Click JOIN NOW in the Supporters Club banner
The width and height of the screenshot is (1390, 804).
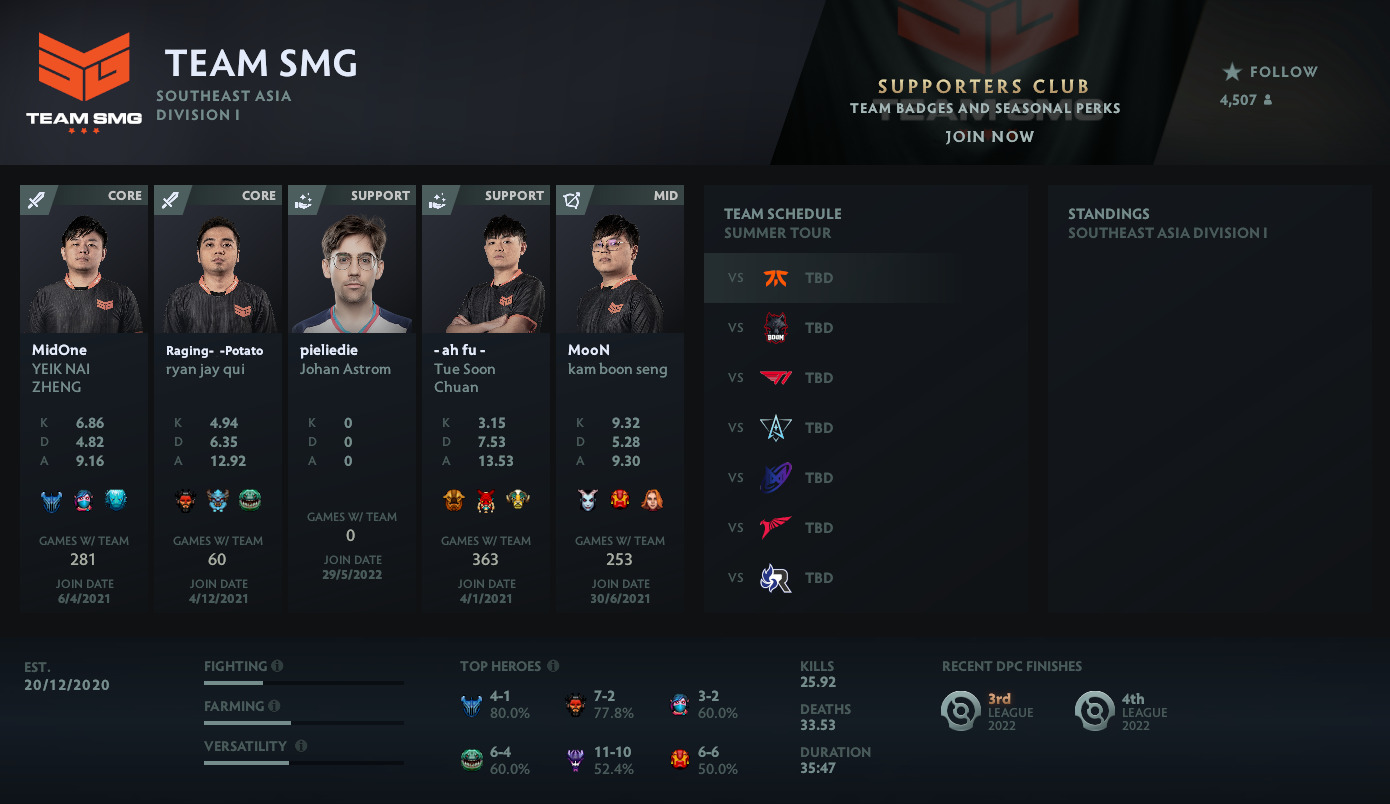(x=989, y=136)
